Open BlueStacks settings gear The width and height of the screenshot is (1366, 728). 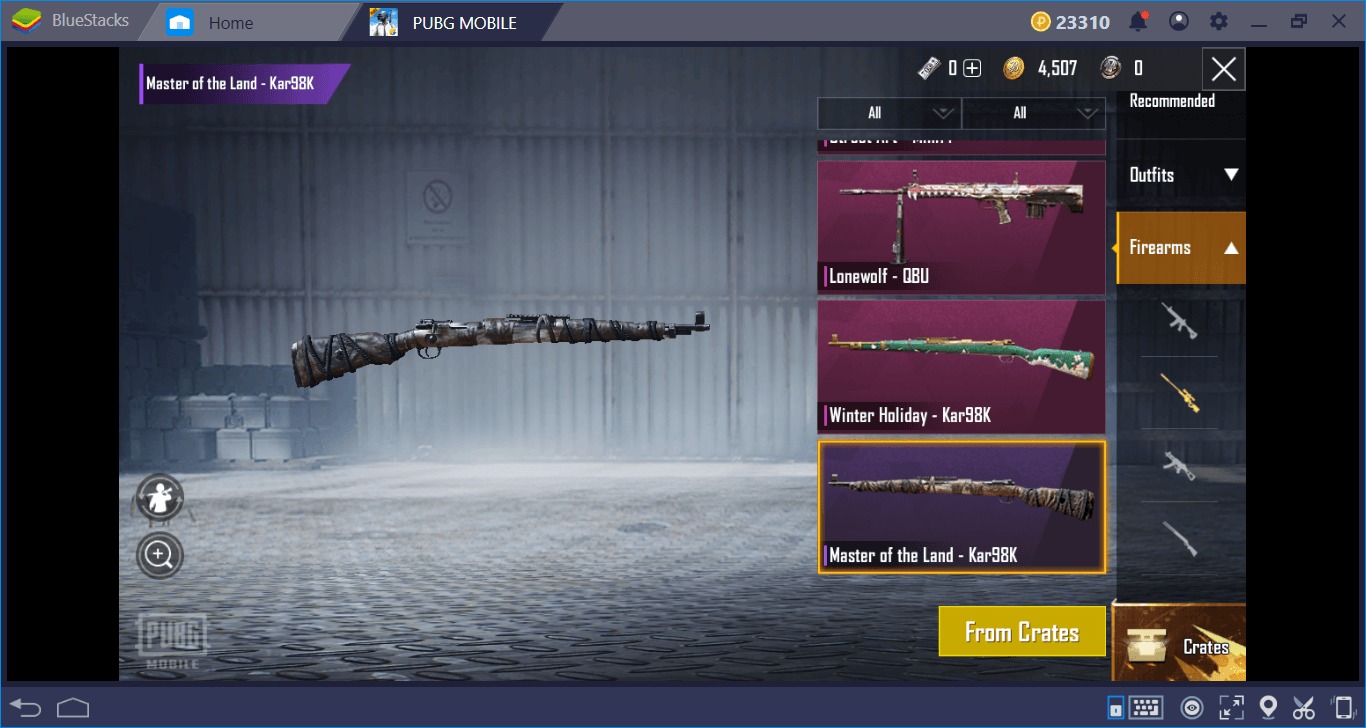(x=1218, y=20)
